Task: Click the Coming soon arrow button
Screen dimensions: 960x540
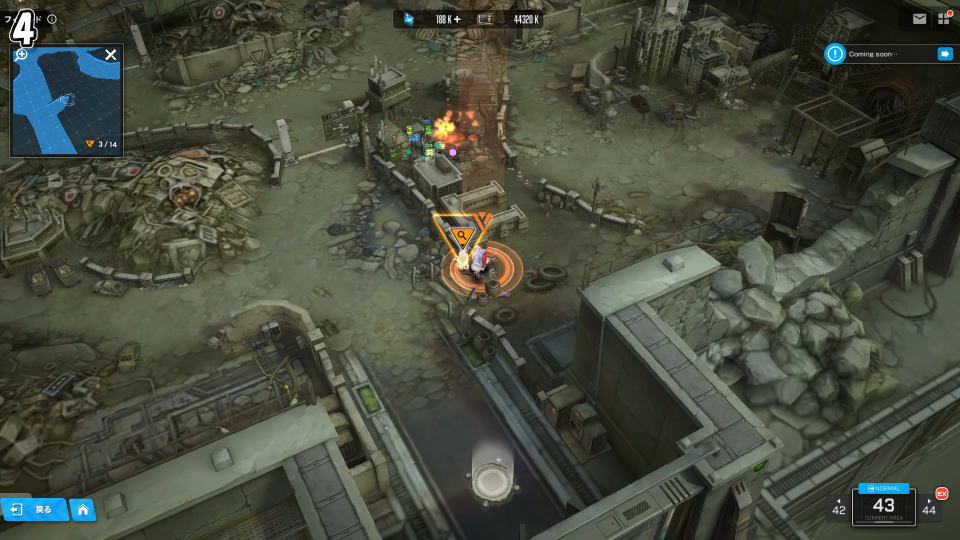Action: (x=943, y=54)
